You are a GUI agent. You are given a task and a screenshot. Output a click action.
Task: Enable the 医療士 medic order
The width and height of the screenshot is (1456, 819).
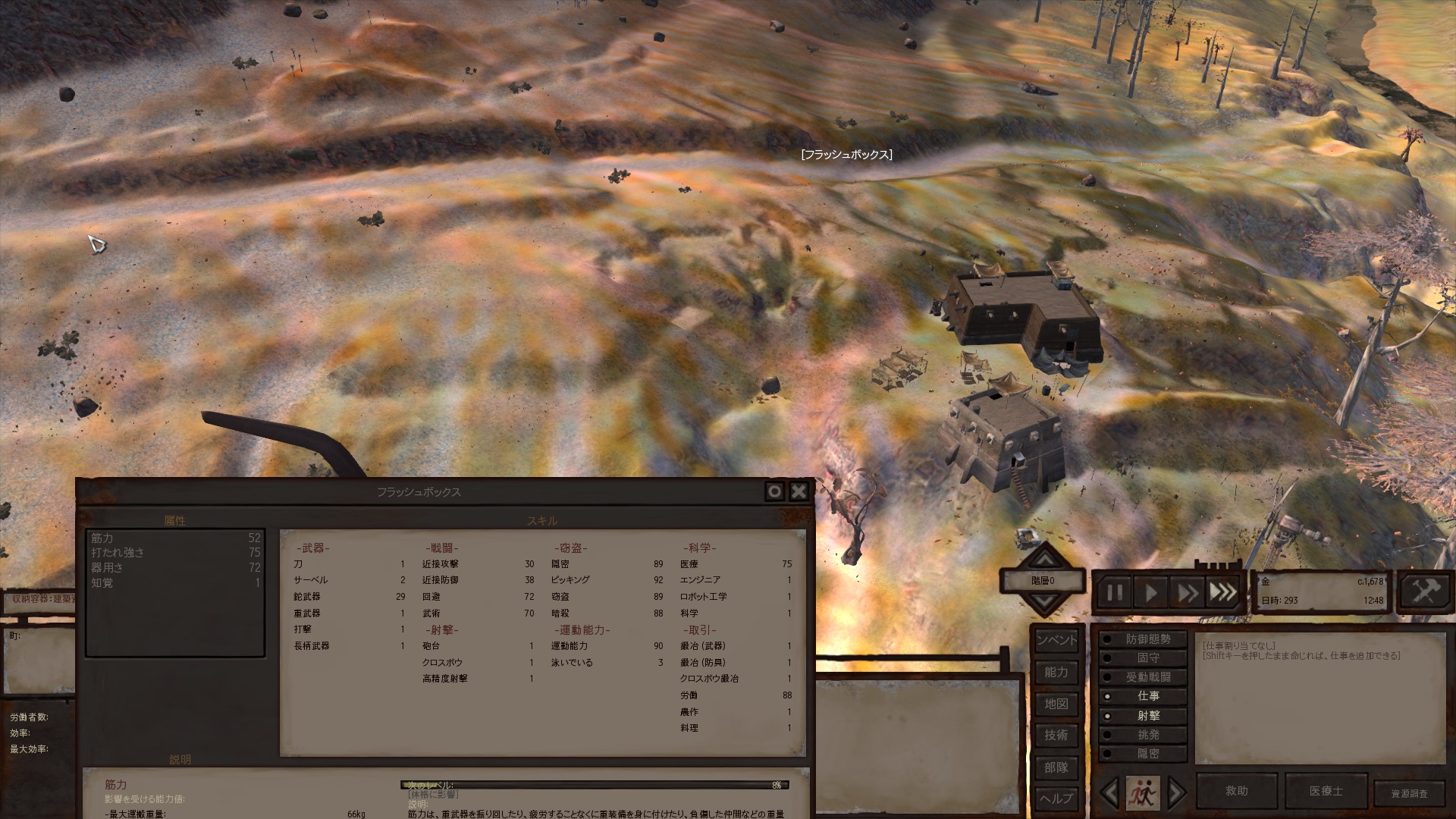tap(1326, 791)
